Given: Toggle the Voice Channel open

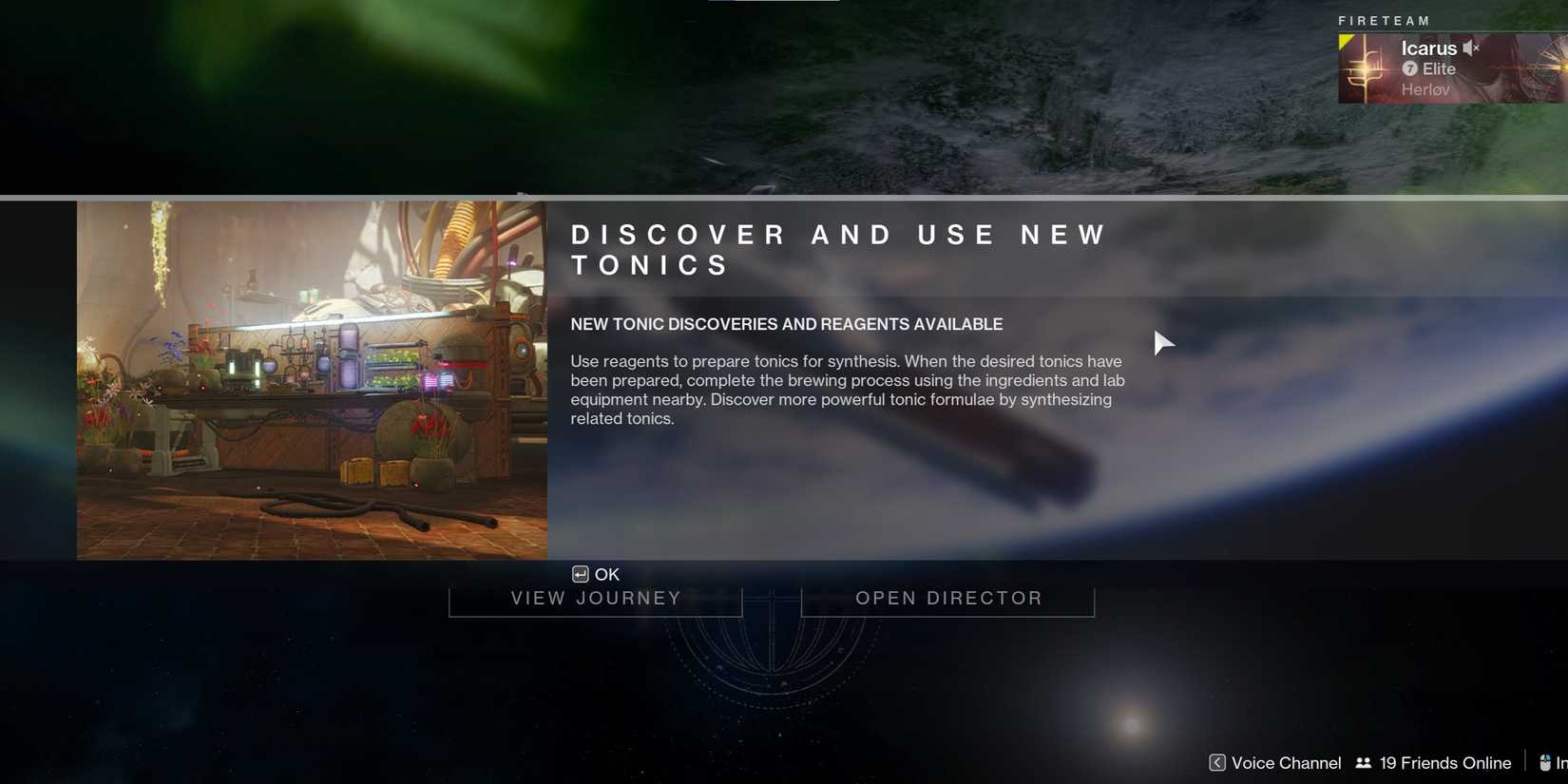Looking at the screenshot, I should 1285,762.
